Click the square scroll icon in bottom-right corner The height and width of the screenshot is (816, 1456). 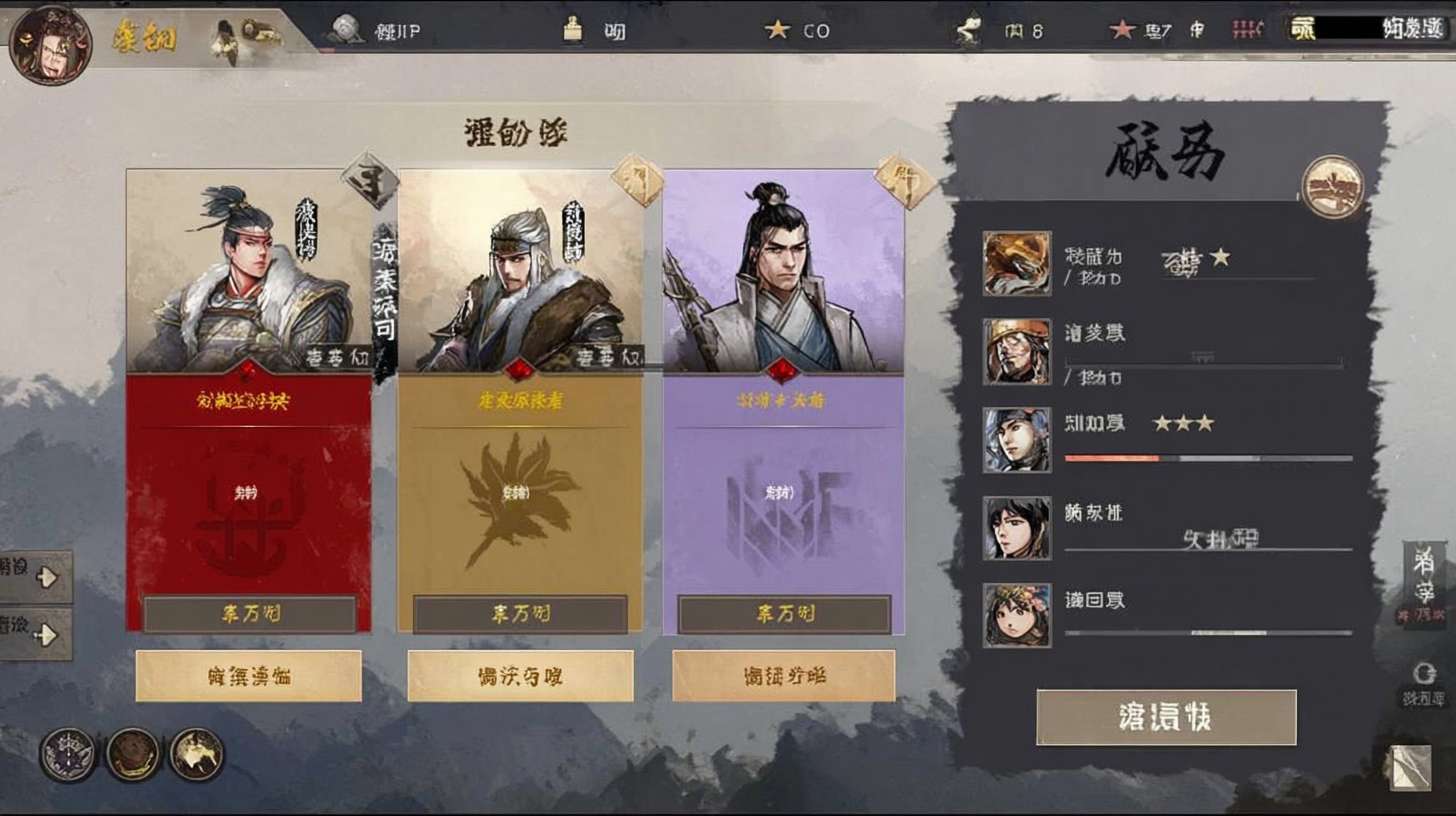point(1411,768)
